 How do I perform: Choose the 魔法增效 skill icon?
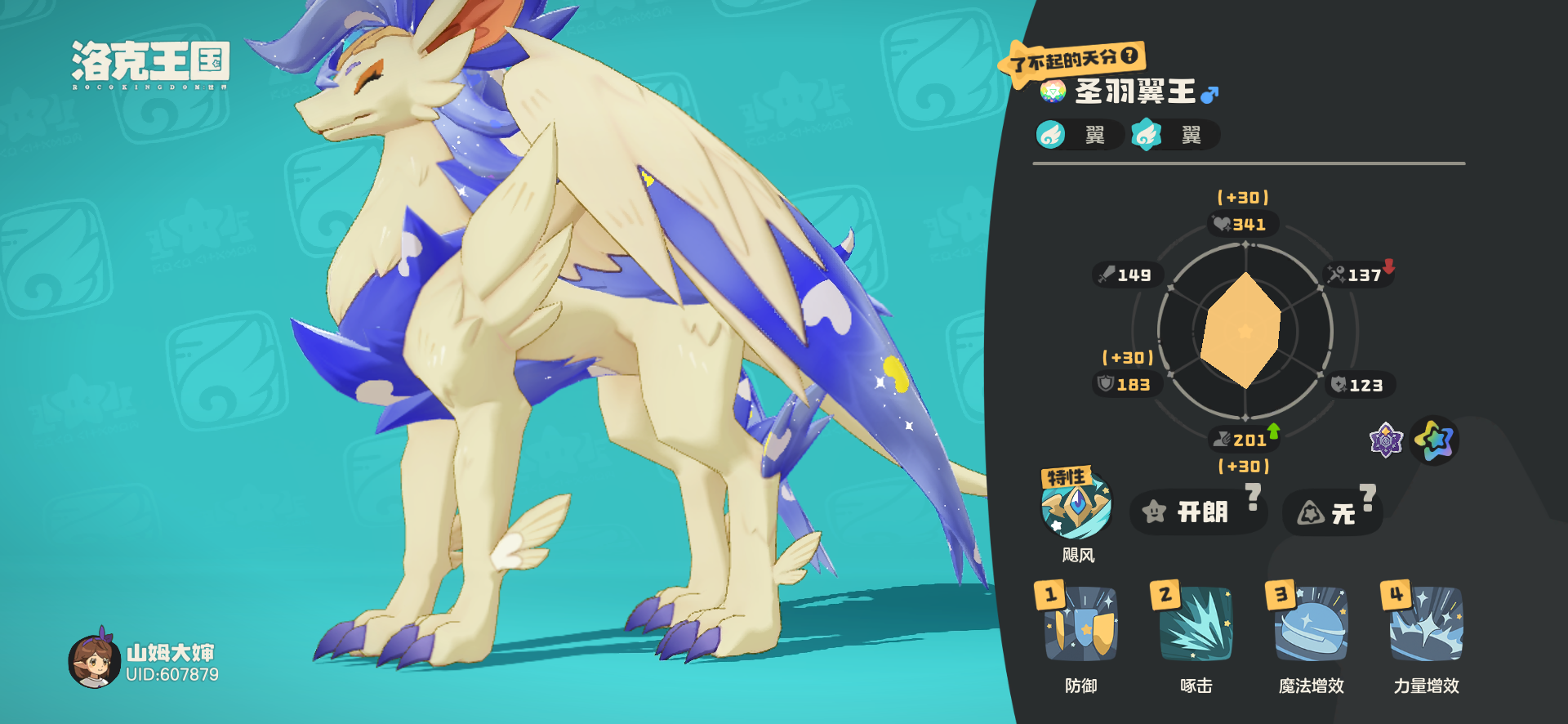click(1311, 625)
